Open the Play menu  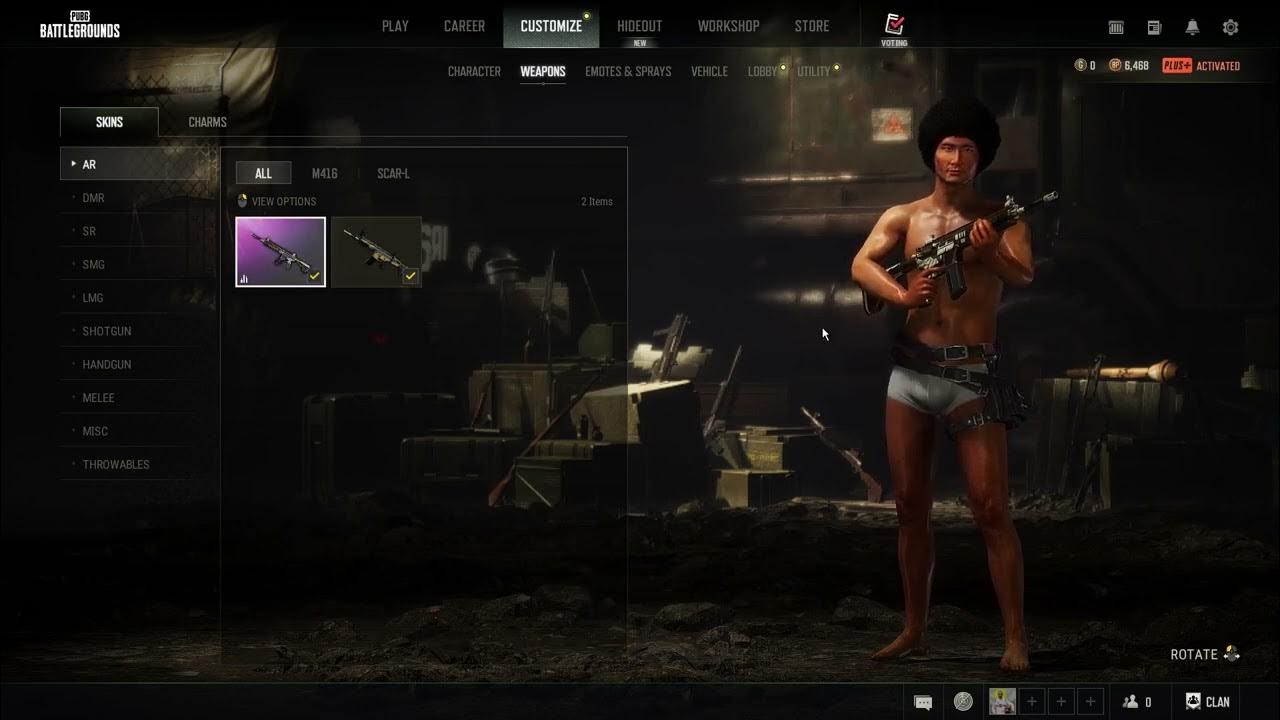[395, 26]
